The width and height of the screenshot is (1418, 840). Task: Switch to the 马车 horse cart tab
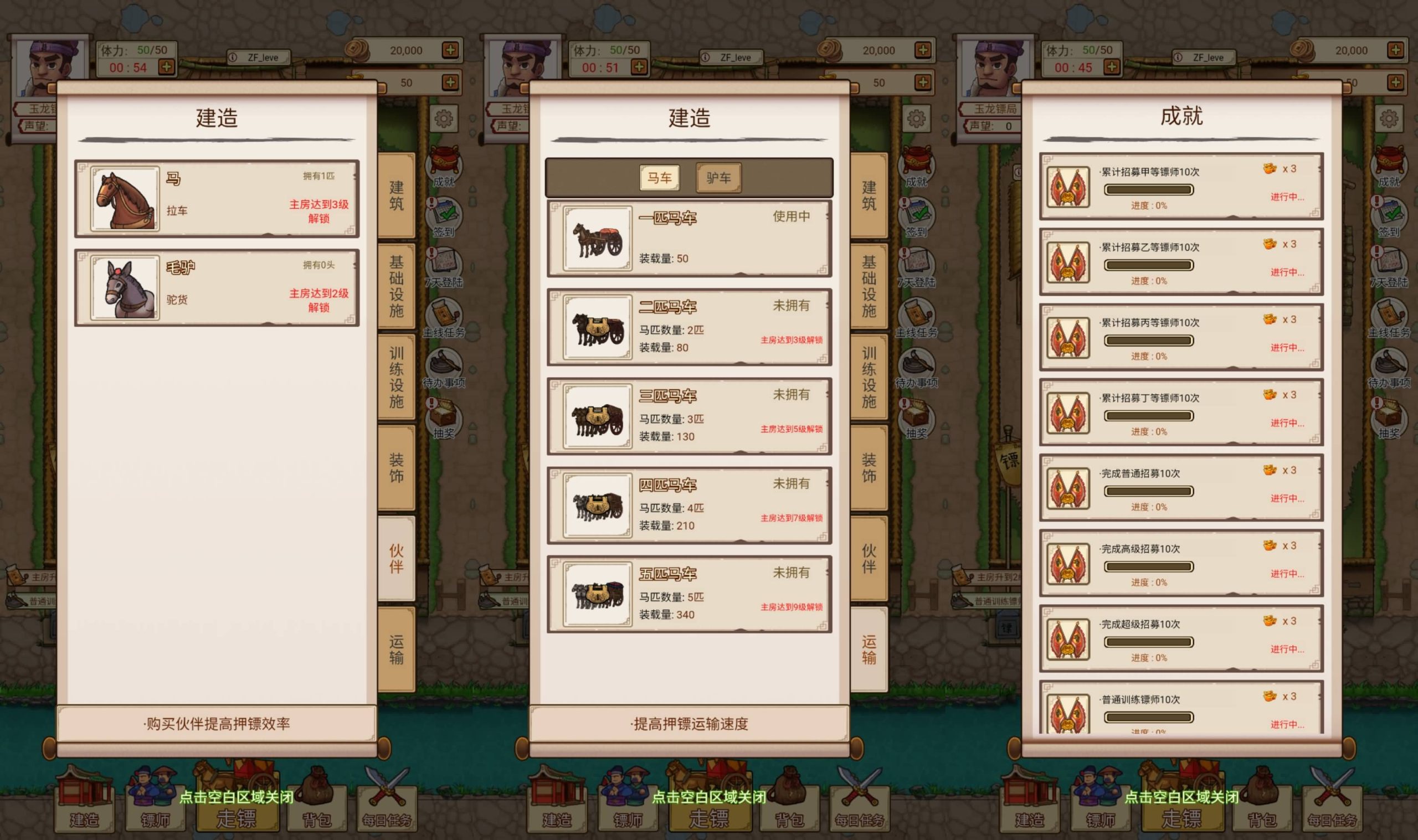pyautogui.click(x=660, y=177)
